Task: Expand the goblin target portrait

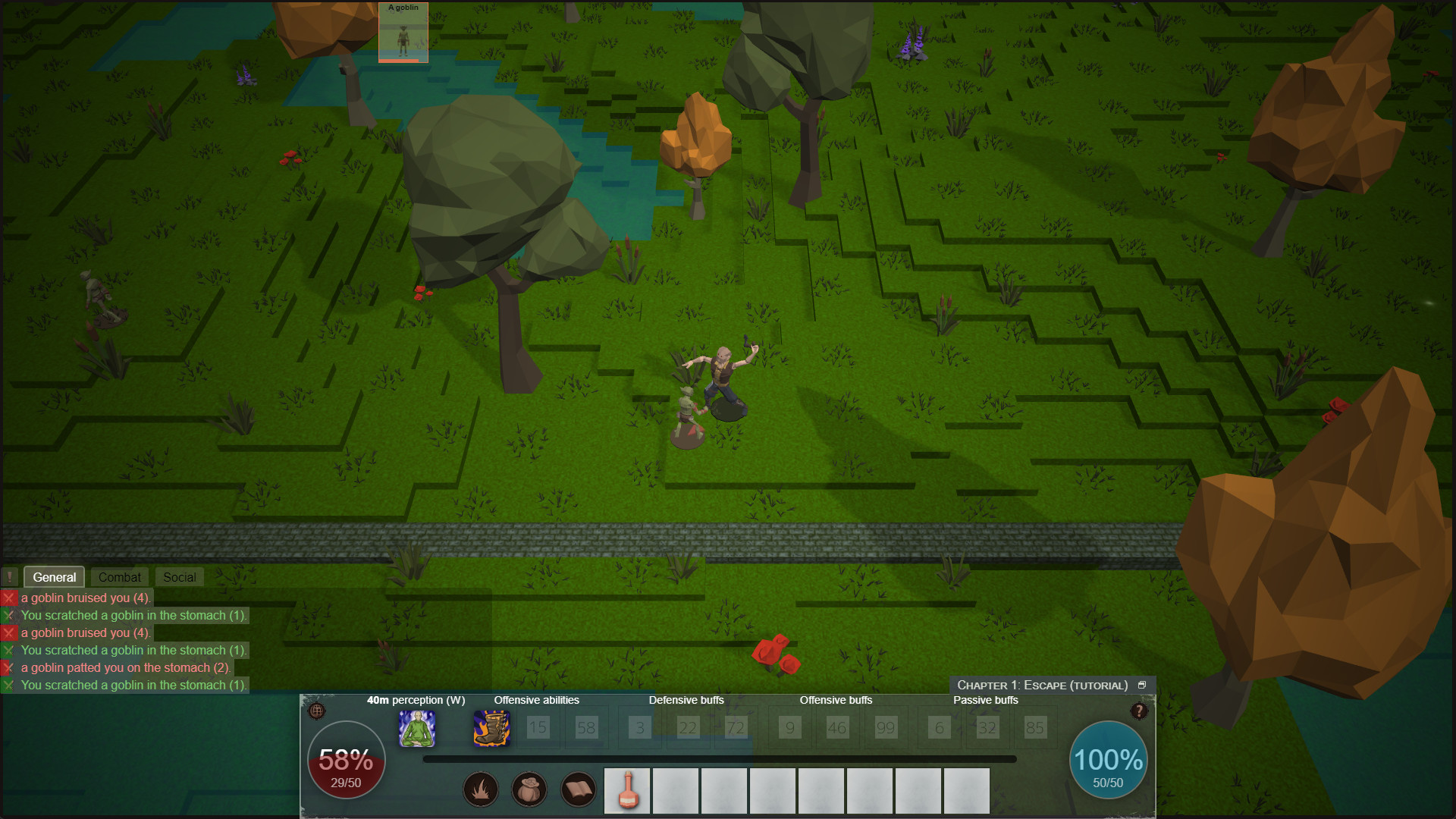Action: click(x=403, y=33)
